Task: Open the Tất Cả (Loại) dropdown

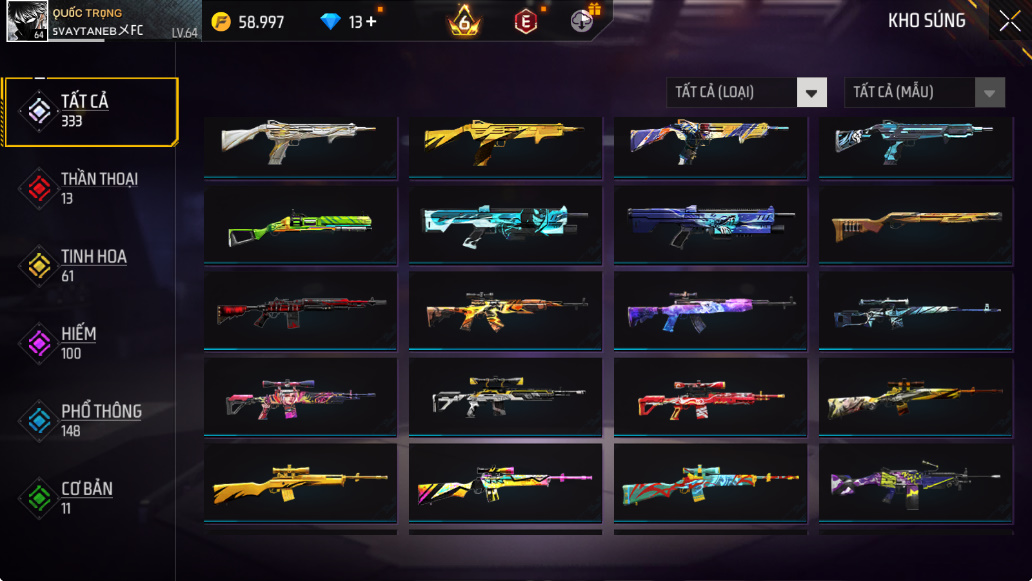Action: pyautogui.click(x=746, y=92)
